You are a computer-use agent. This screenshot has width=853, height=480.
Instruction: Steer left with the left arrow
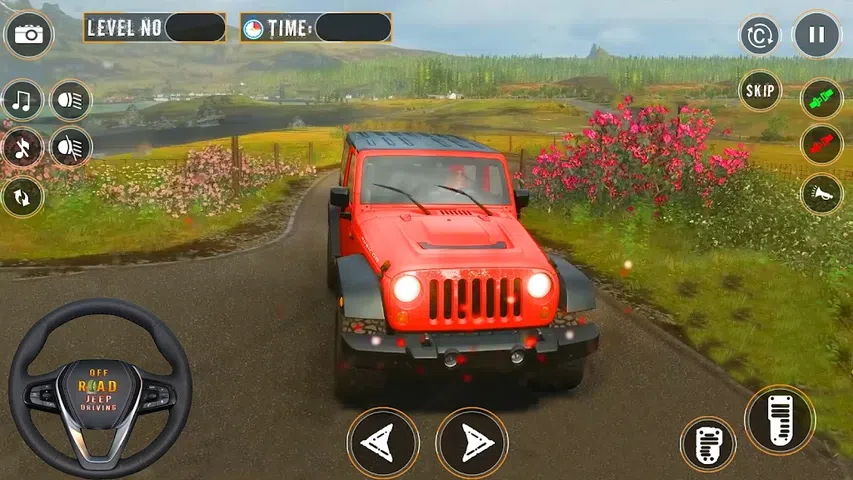(x=383, y=443)
